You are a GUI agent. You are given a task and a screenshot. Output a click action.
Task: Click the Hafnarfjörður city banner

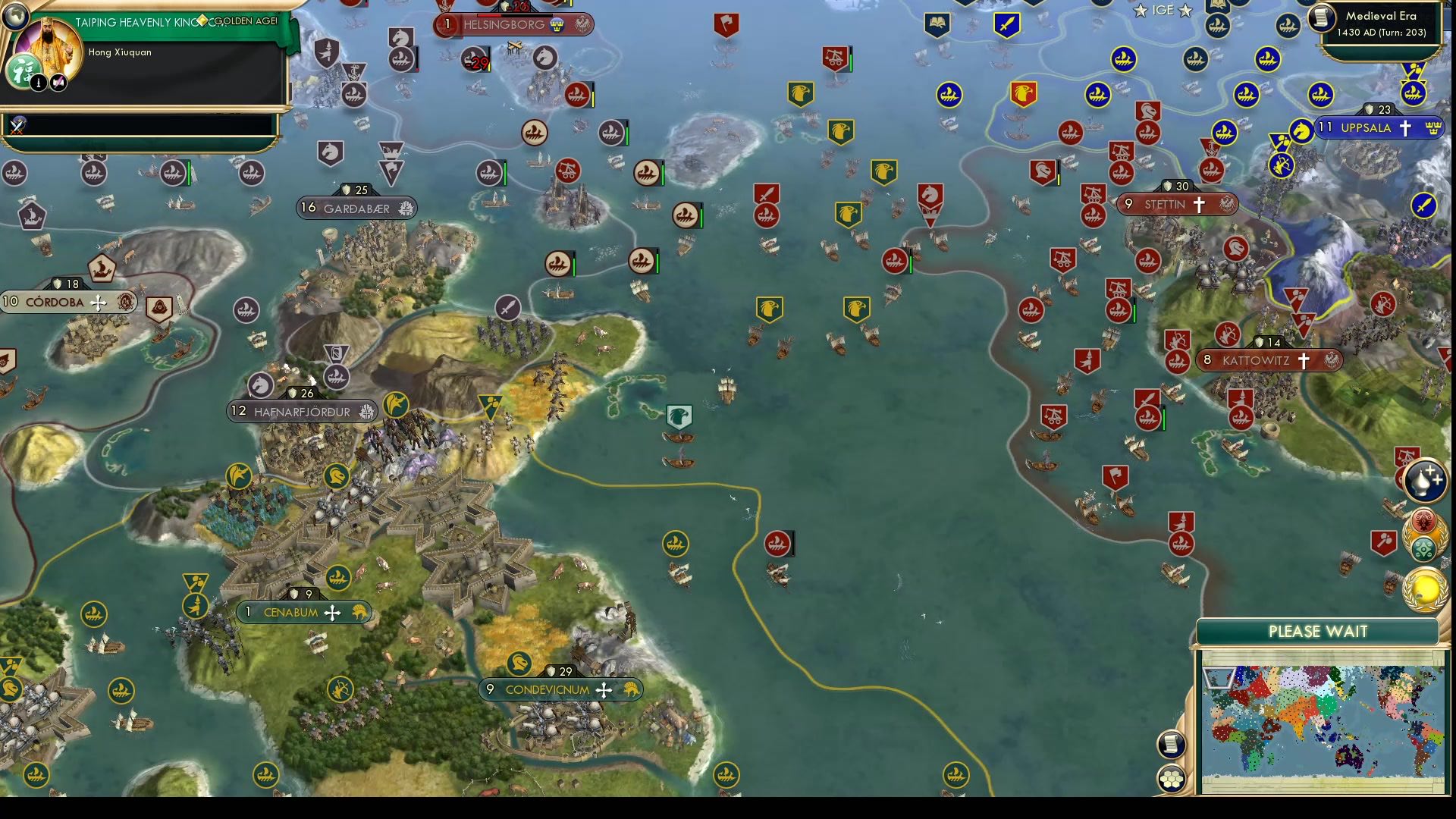coord(300,412)
